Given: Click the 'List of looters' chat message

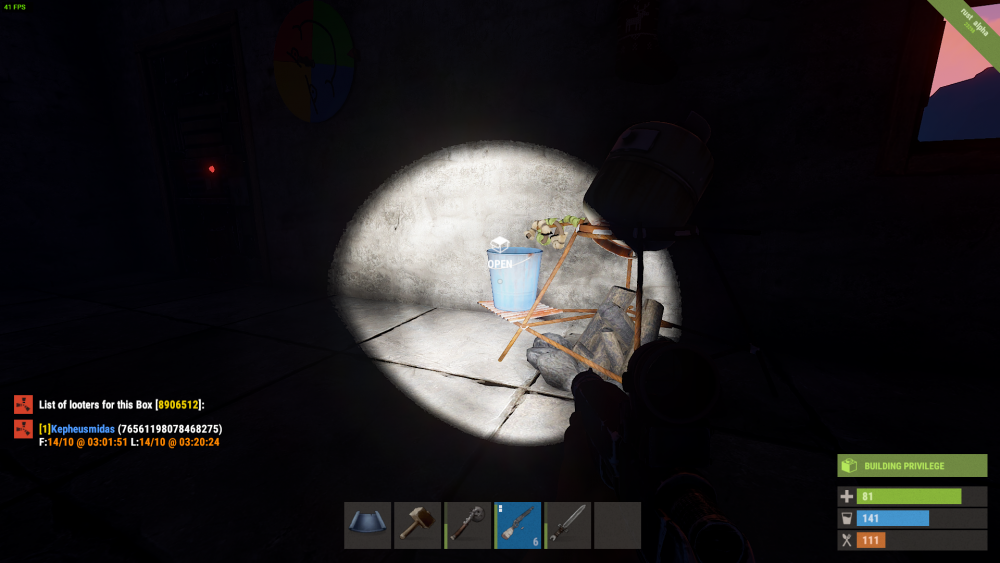Looking at the screenshot, I should (x=121, y=404).
